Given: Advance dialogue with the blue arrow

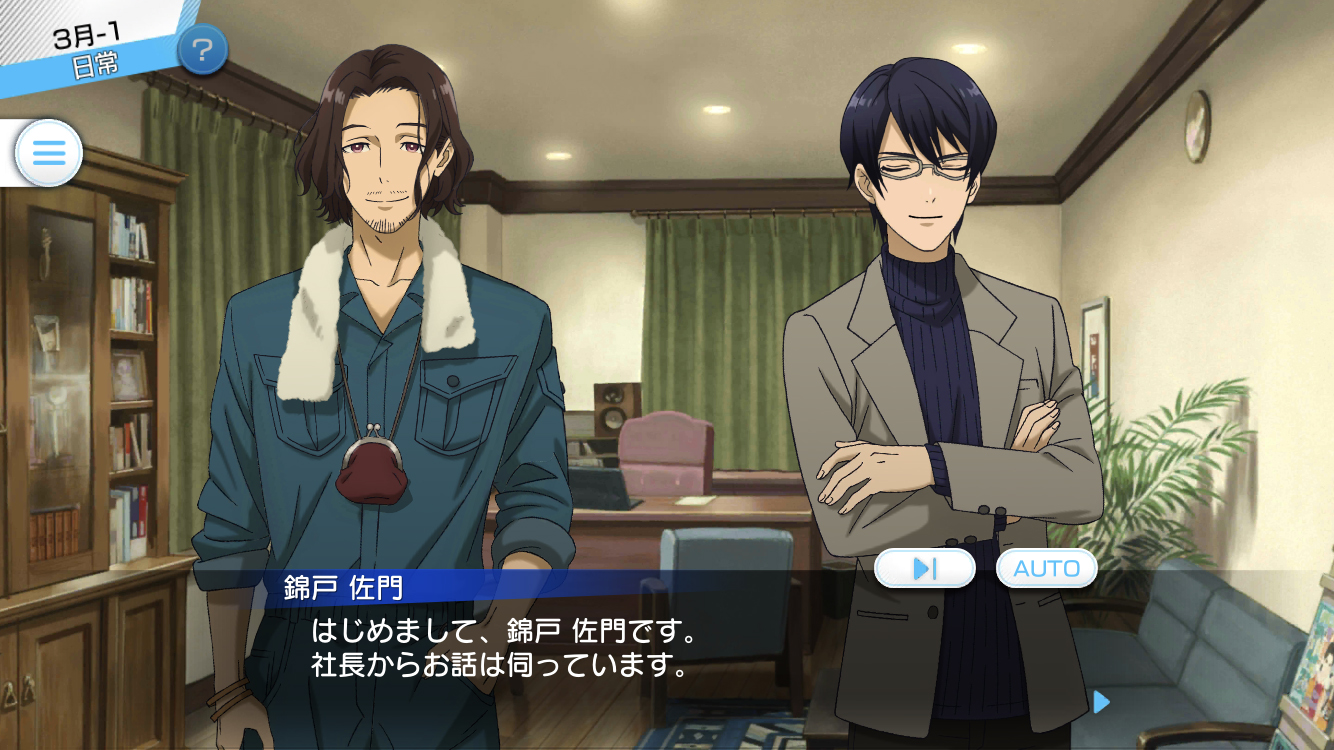Looking at the screenshot, I should 1101,702.
